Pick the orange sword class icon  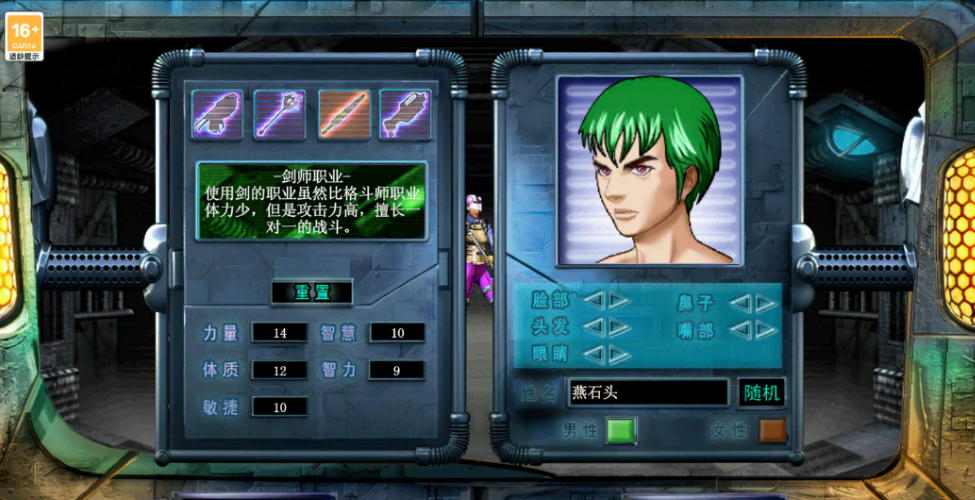(x=344, y=114)
